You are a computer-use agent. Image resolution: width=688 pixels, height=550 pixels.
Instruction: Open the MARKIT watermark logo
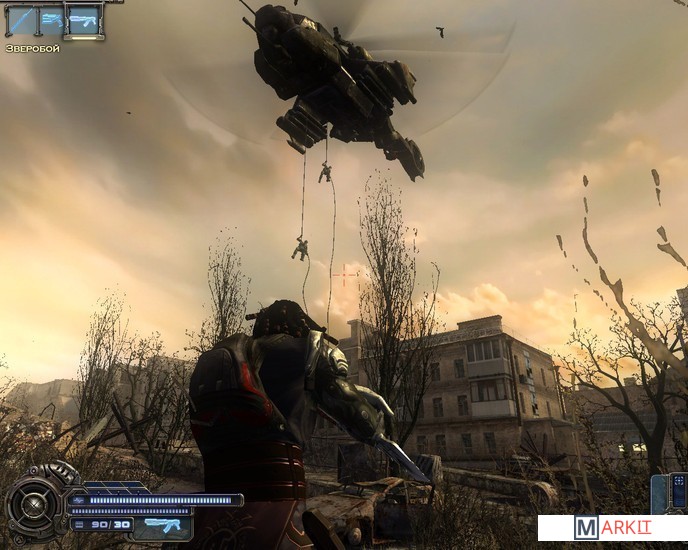612,528
